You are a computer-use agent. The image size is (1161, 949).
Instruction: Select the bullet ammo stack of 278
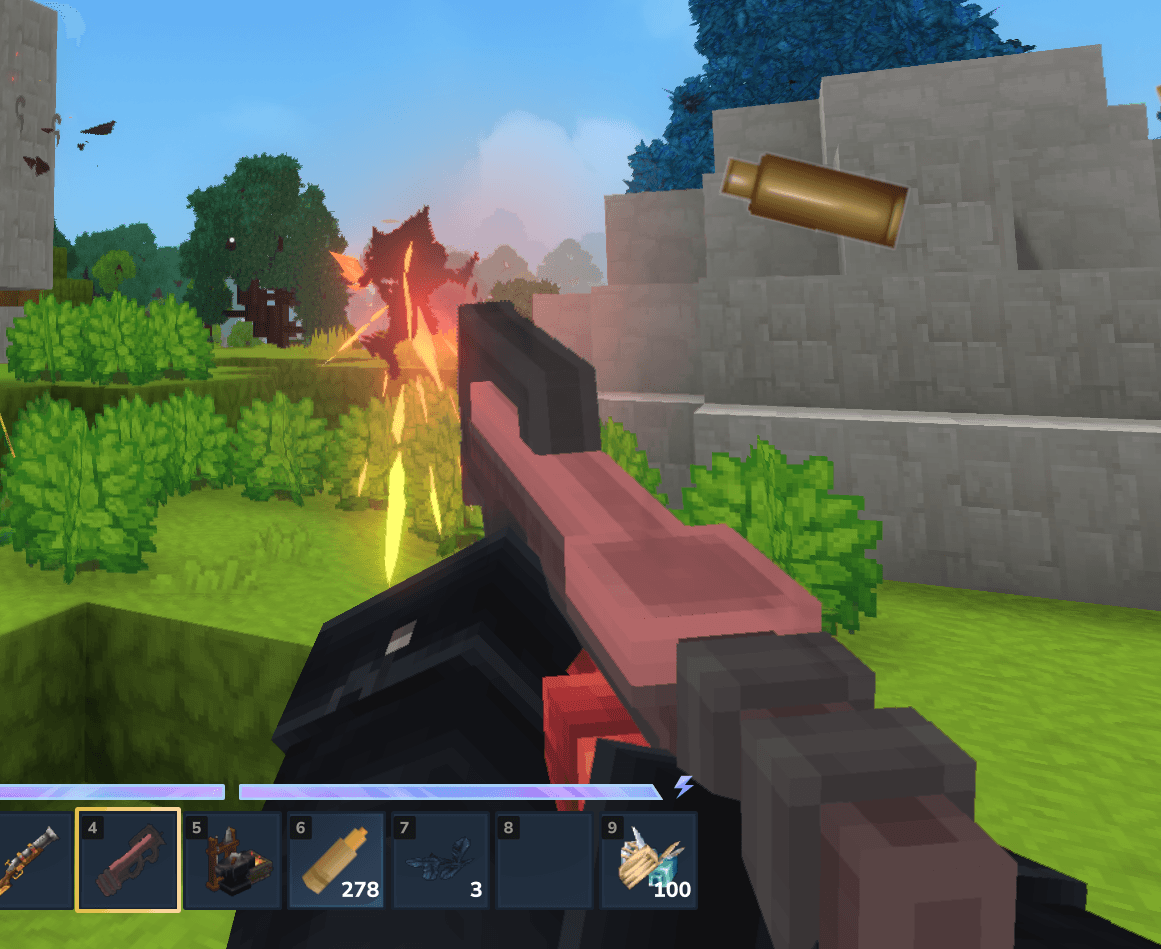336,861
